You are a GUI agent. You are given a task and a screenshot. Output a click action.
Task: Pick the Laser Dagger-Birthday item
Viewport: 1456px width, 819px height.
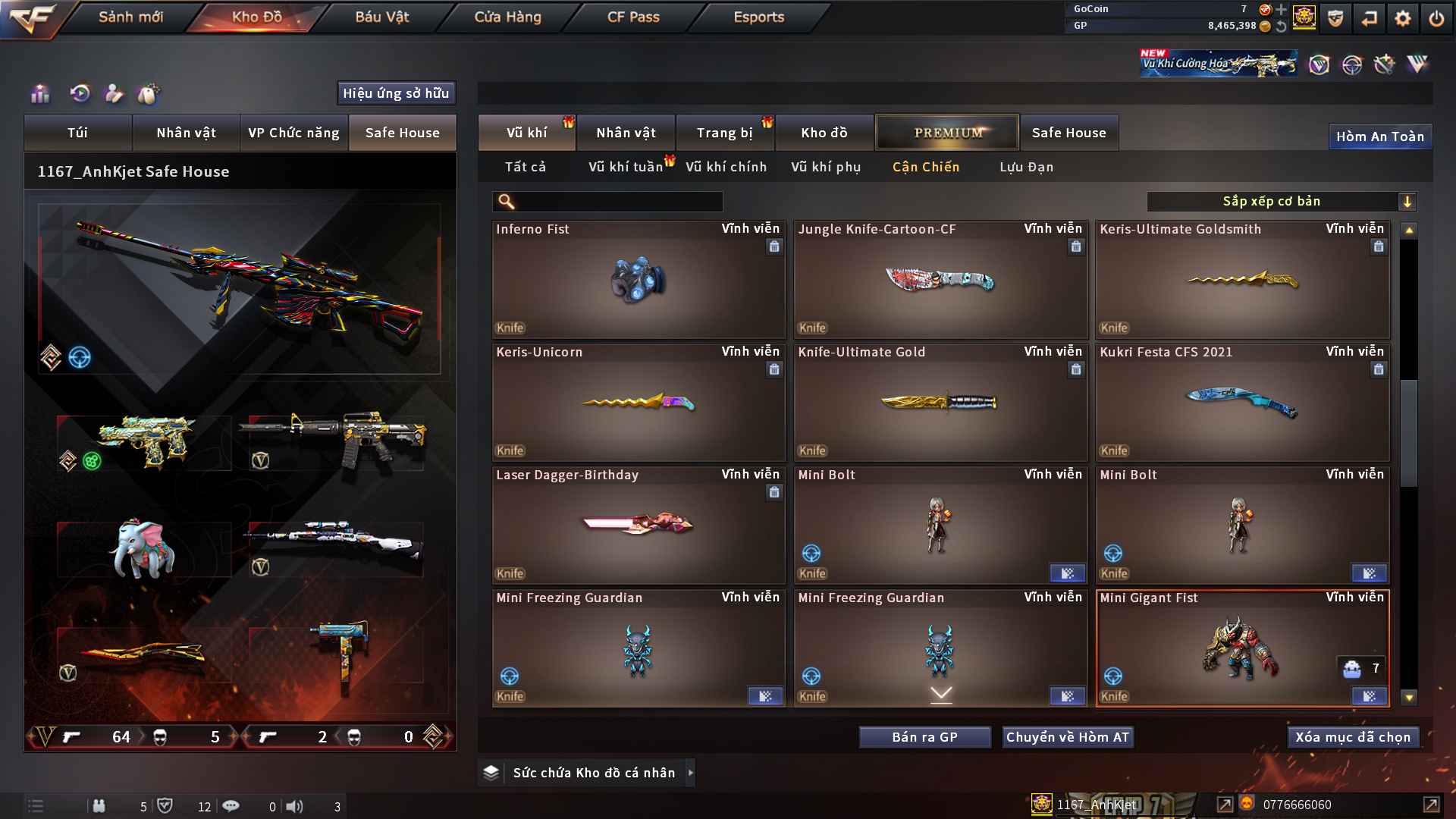click(x=638, y=526)
